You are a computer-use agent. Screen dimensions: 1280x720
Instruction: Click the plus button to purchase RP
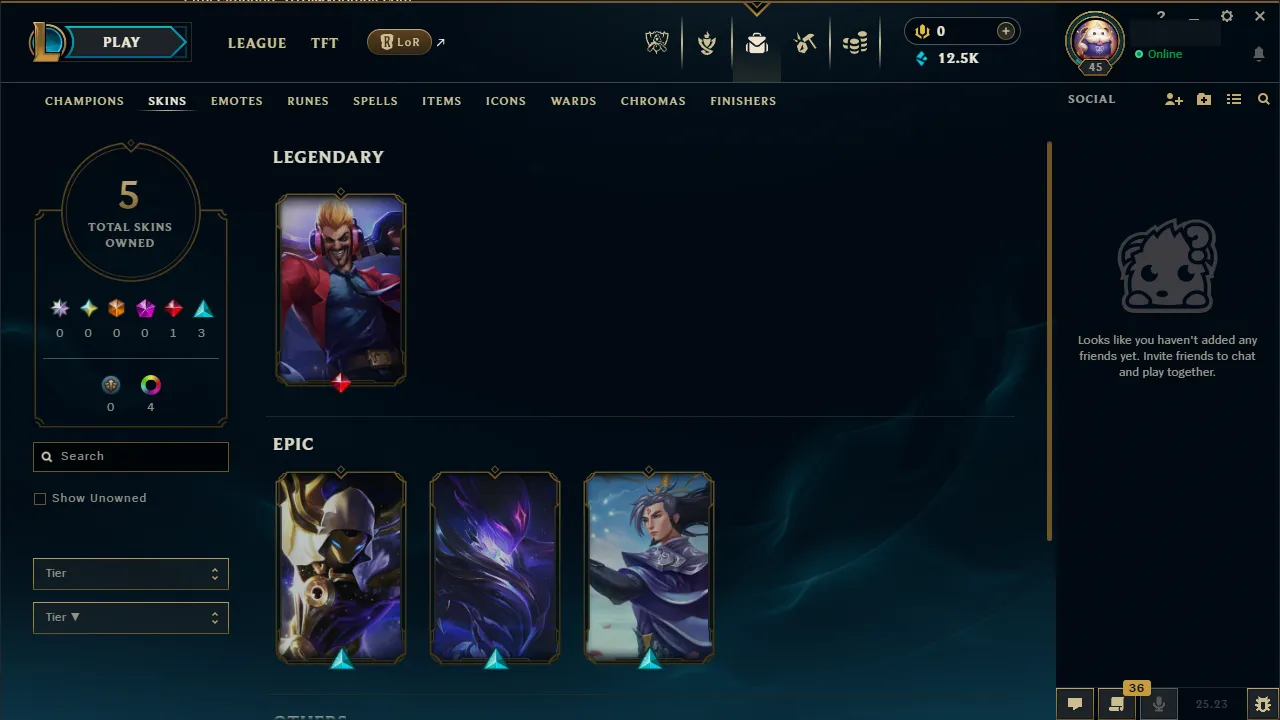coord(1005,31)
